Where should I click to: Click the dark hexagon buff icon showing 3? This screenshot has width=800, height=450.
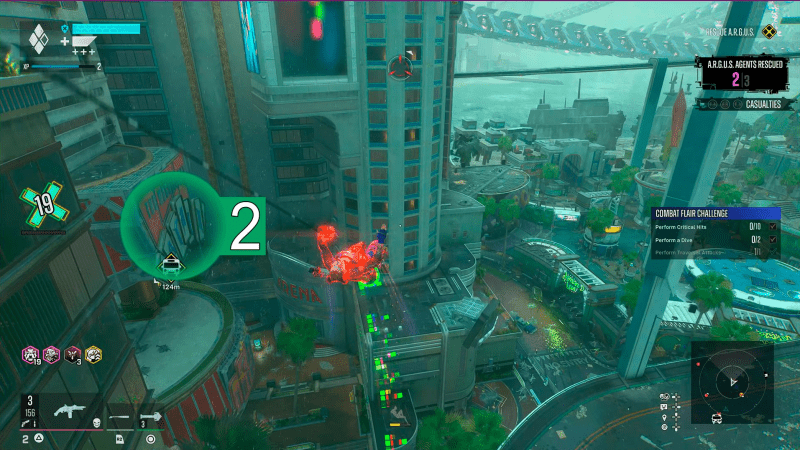[x=72, y=353]
